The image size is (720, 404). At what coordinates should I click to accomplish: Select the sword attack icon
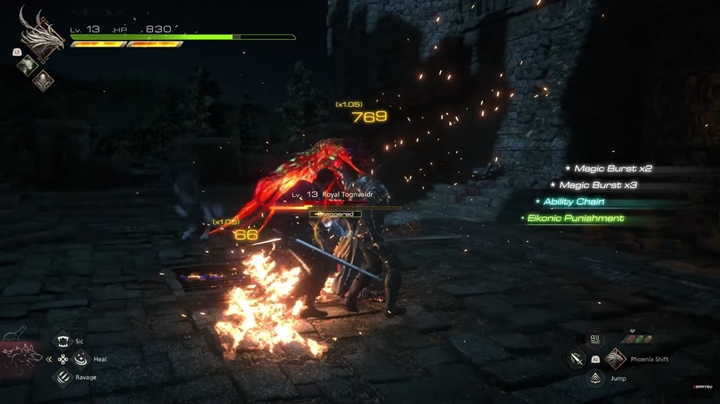[x=577, y=358]
